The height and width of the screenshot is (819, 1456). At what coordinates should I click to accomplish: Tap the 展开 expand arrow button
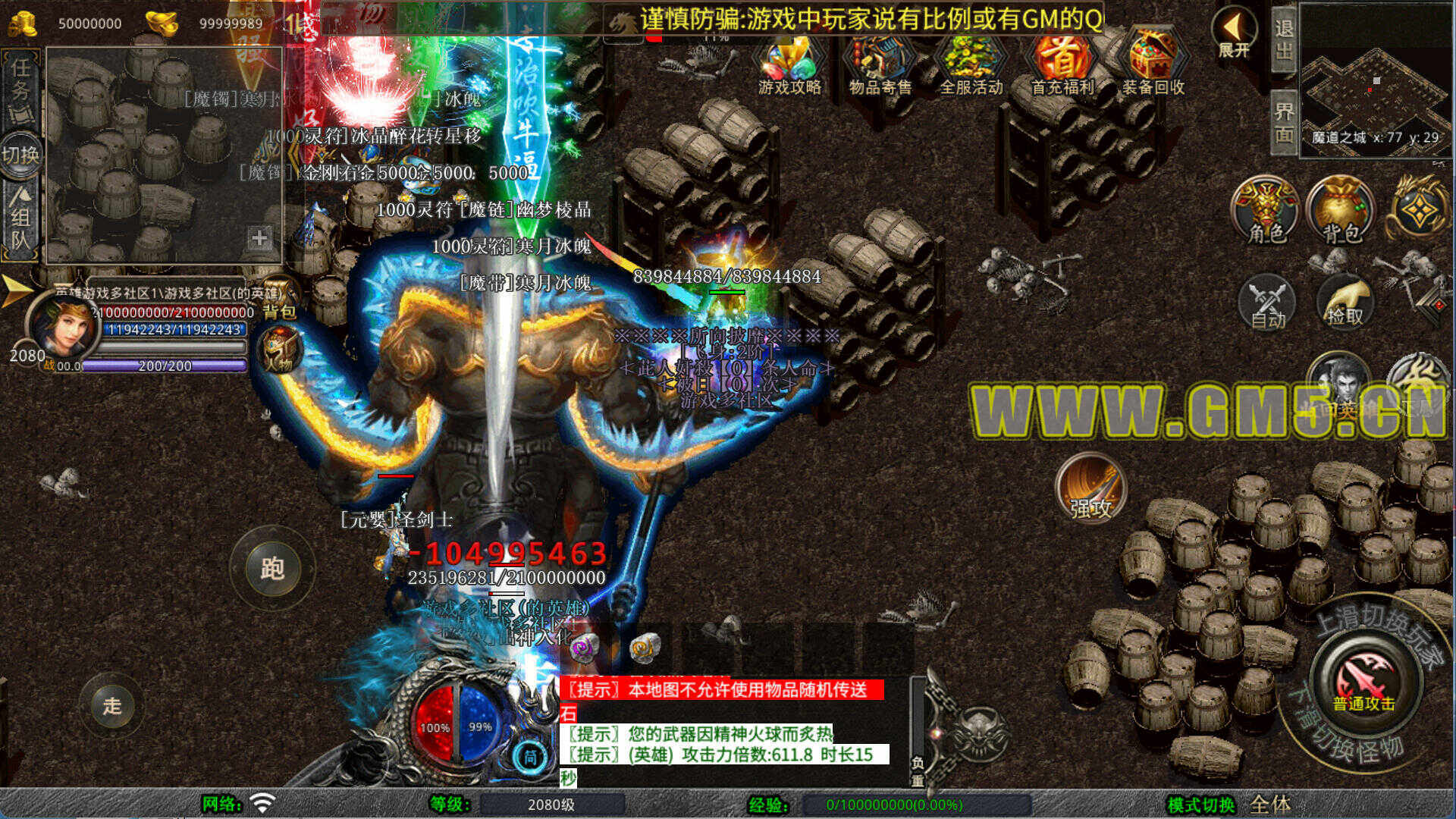(x=1234, y=33)
